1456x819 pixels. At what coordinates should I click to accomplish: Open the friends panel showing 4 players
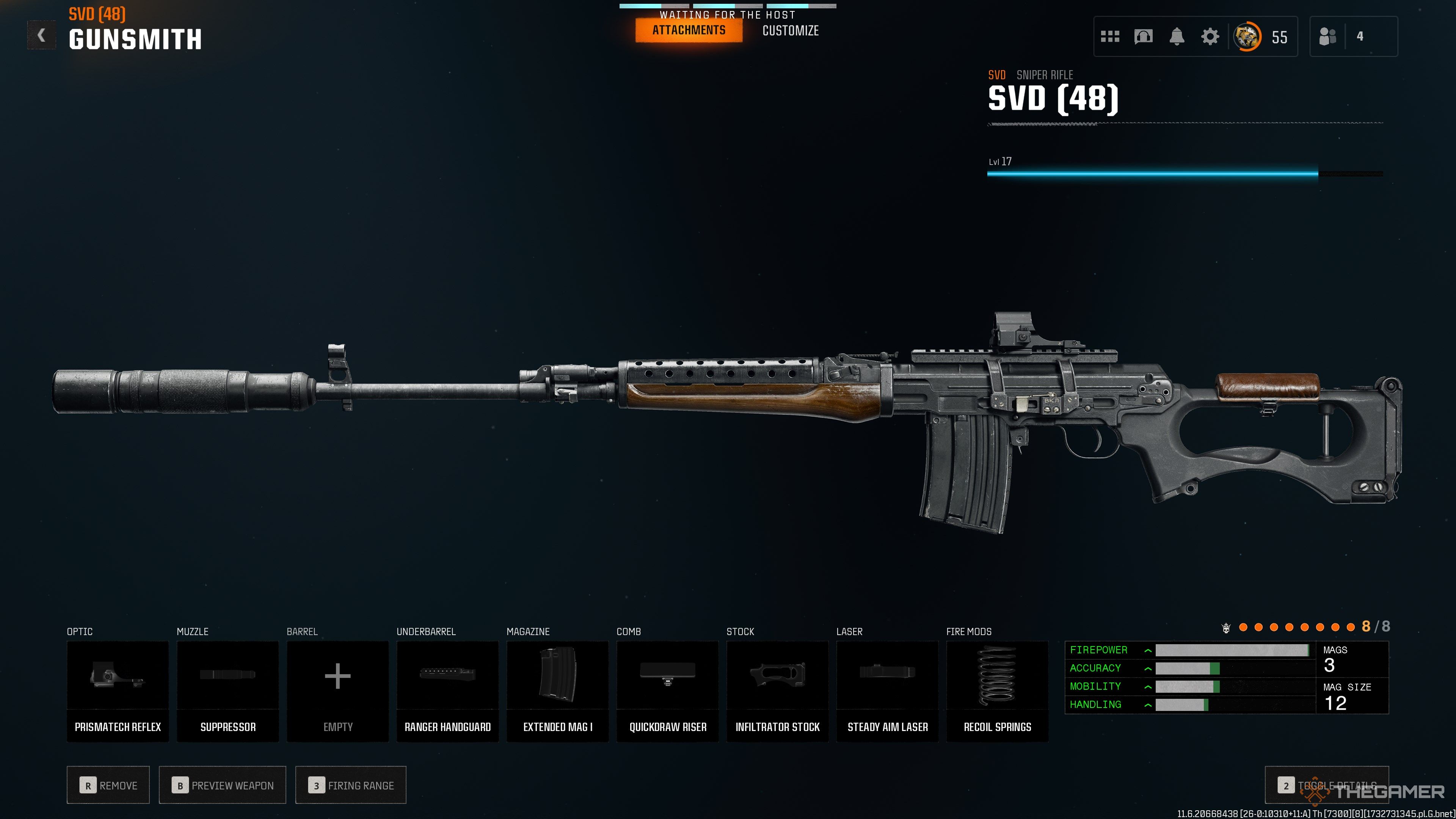(1329, 36)
